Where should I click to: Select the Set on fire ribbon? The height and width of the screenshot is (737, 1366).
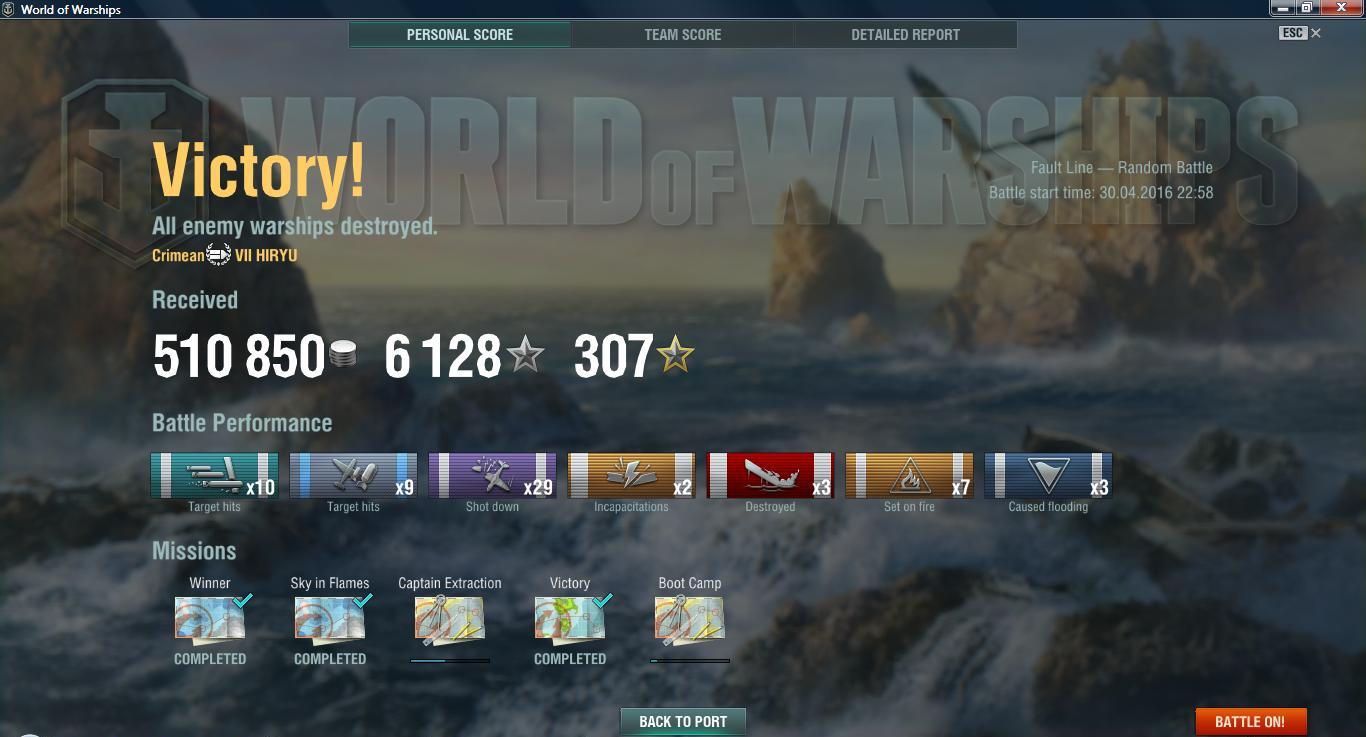click(x=909, y=476)
